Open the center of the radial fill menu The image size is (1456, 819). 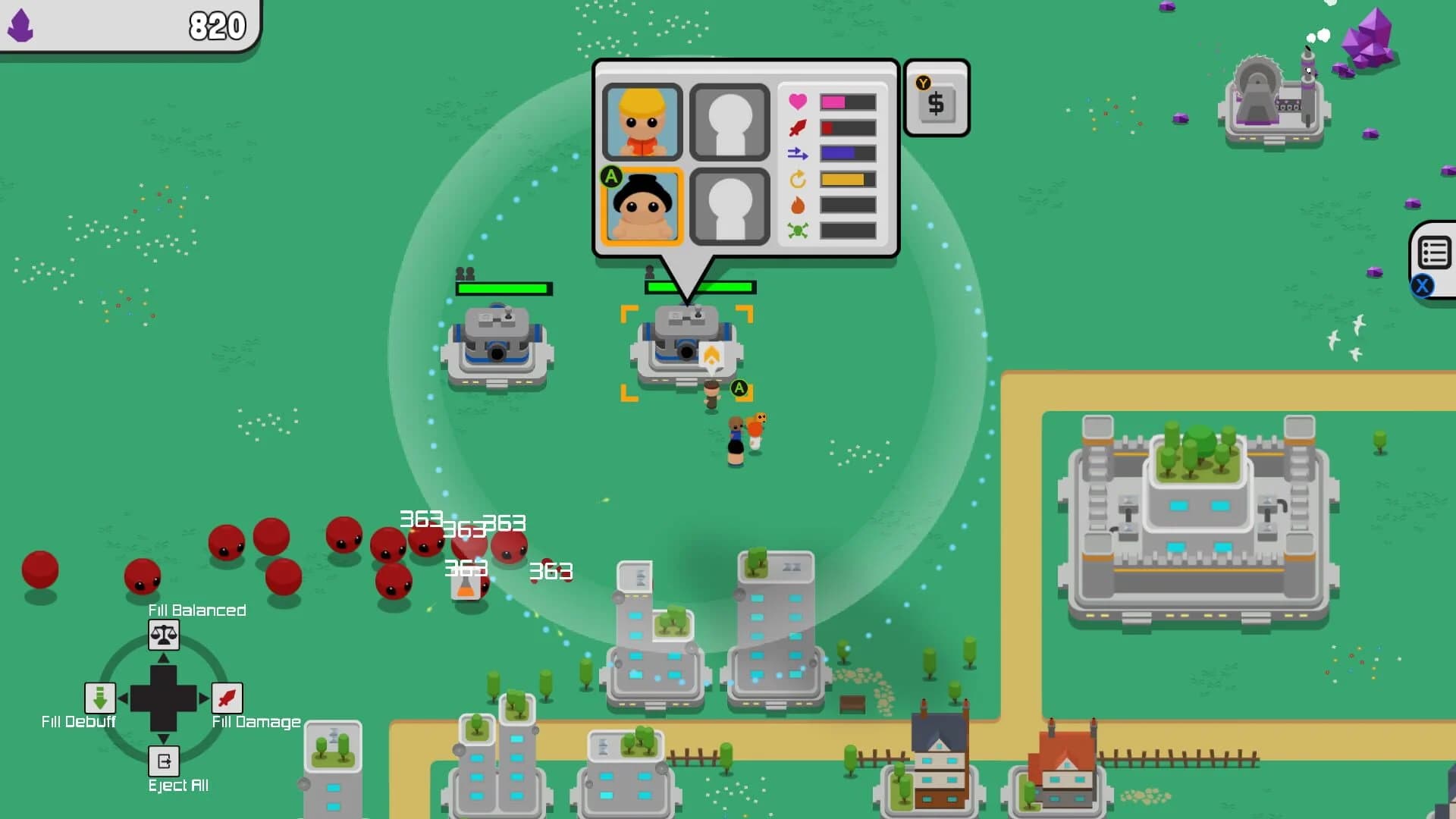click(x=165, y=698)
